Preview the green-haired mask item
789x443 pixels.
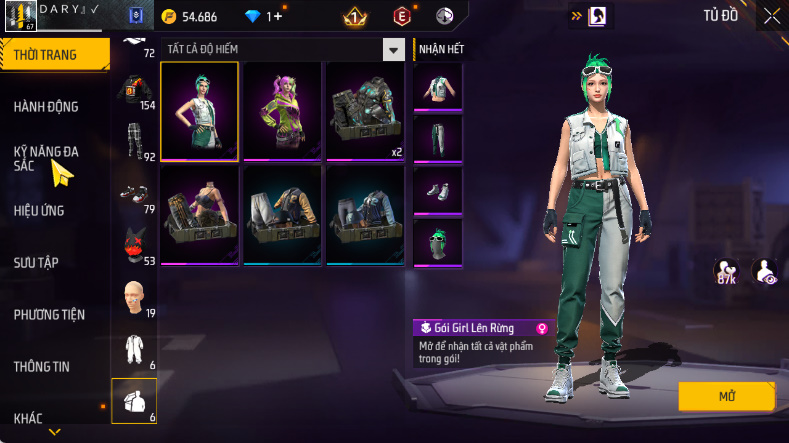click(438, 242)
